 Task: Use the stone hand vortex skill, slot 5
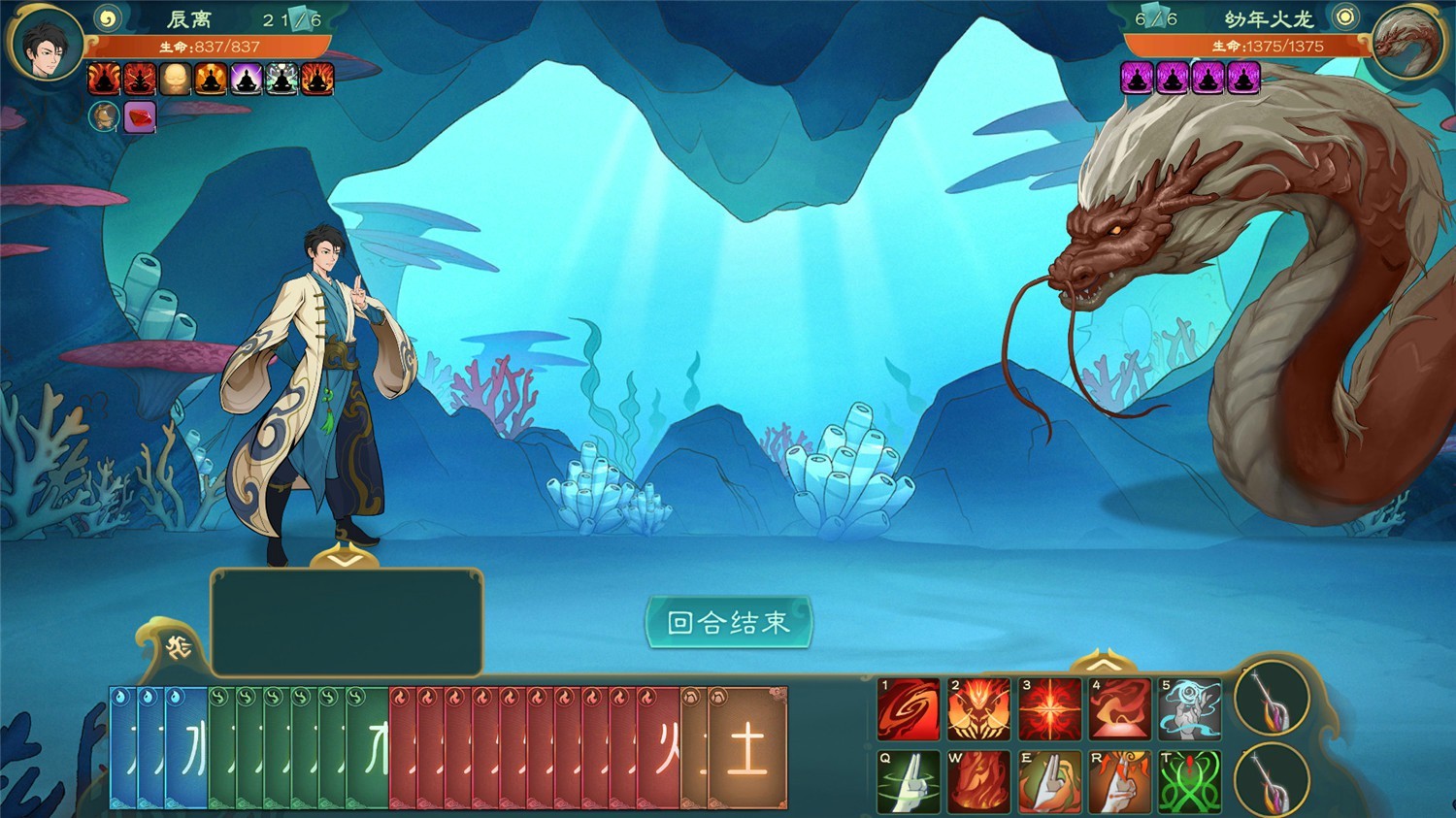1189,708
